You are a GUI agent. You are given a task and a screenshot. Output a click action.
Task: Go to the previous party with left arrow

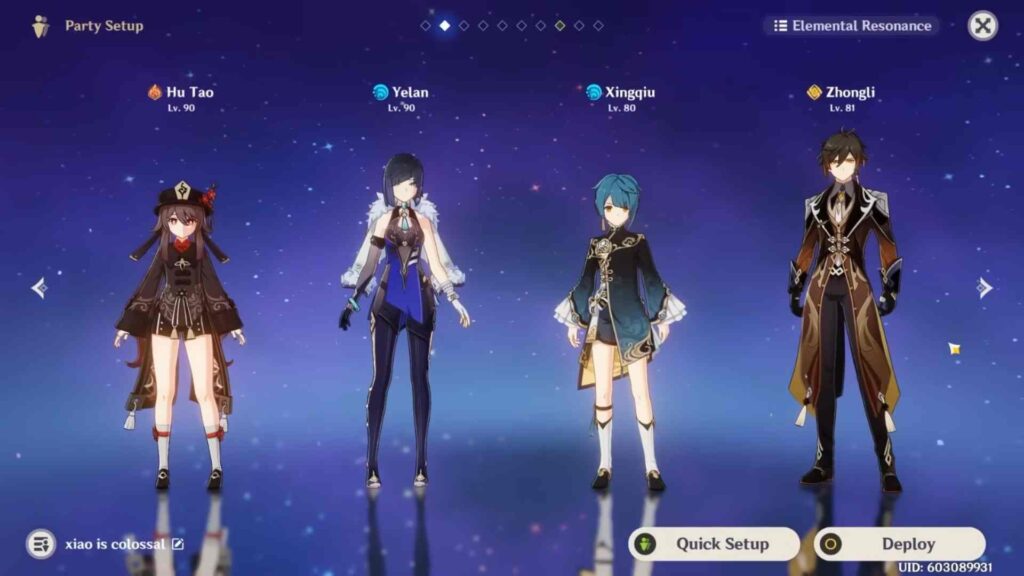pos(39,288)
